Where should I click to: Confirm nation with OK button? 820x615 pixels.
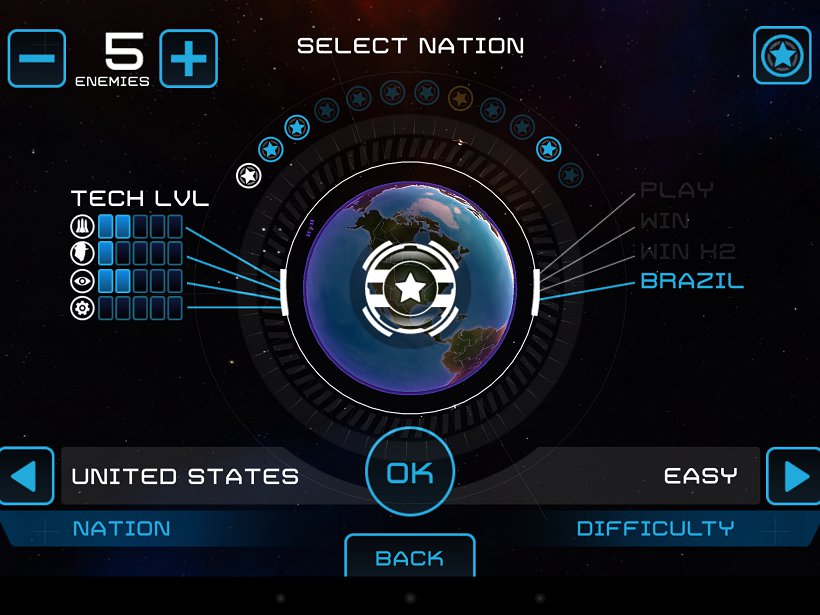coord(410,472)
